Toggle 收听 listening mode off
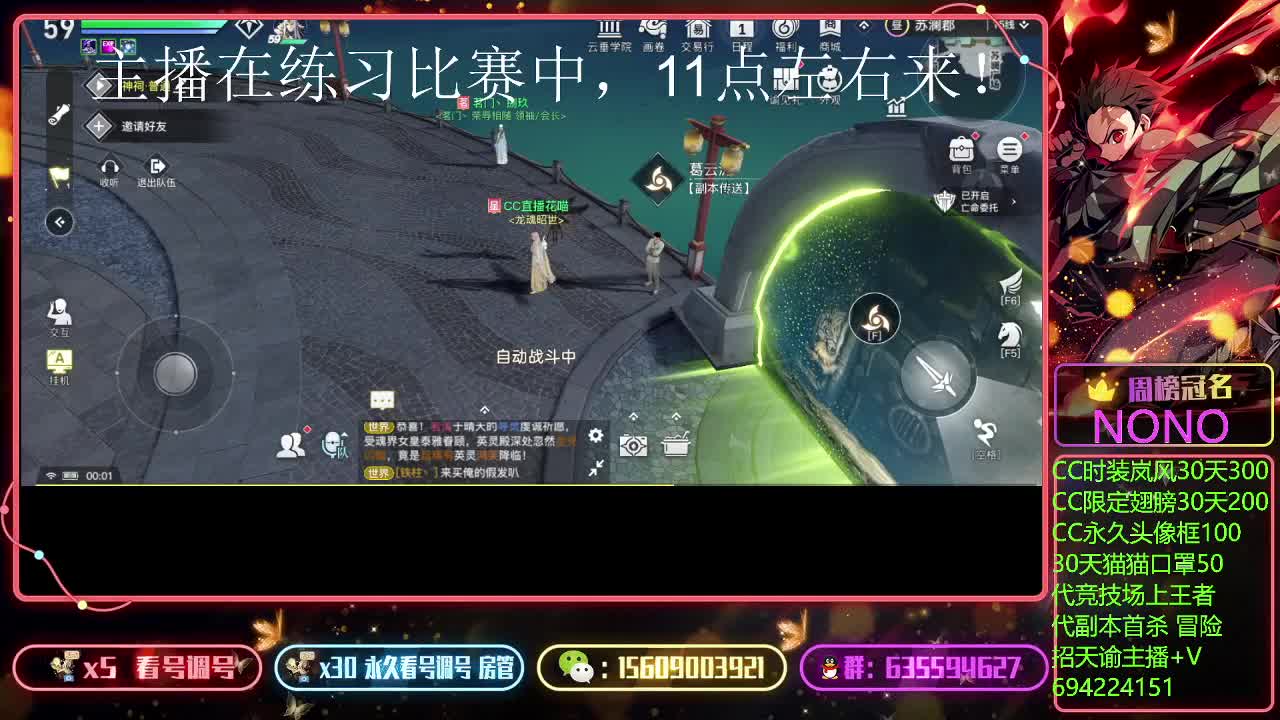The width and height of the screenshot is (1280, 720). tap(110, 168)
